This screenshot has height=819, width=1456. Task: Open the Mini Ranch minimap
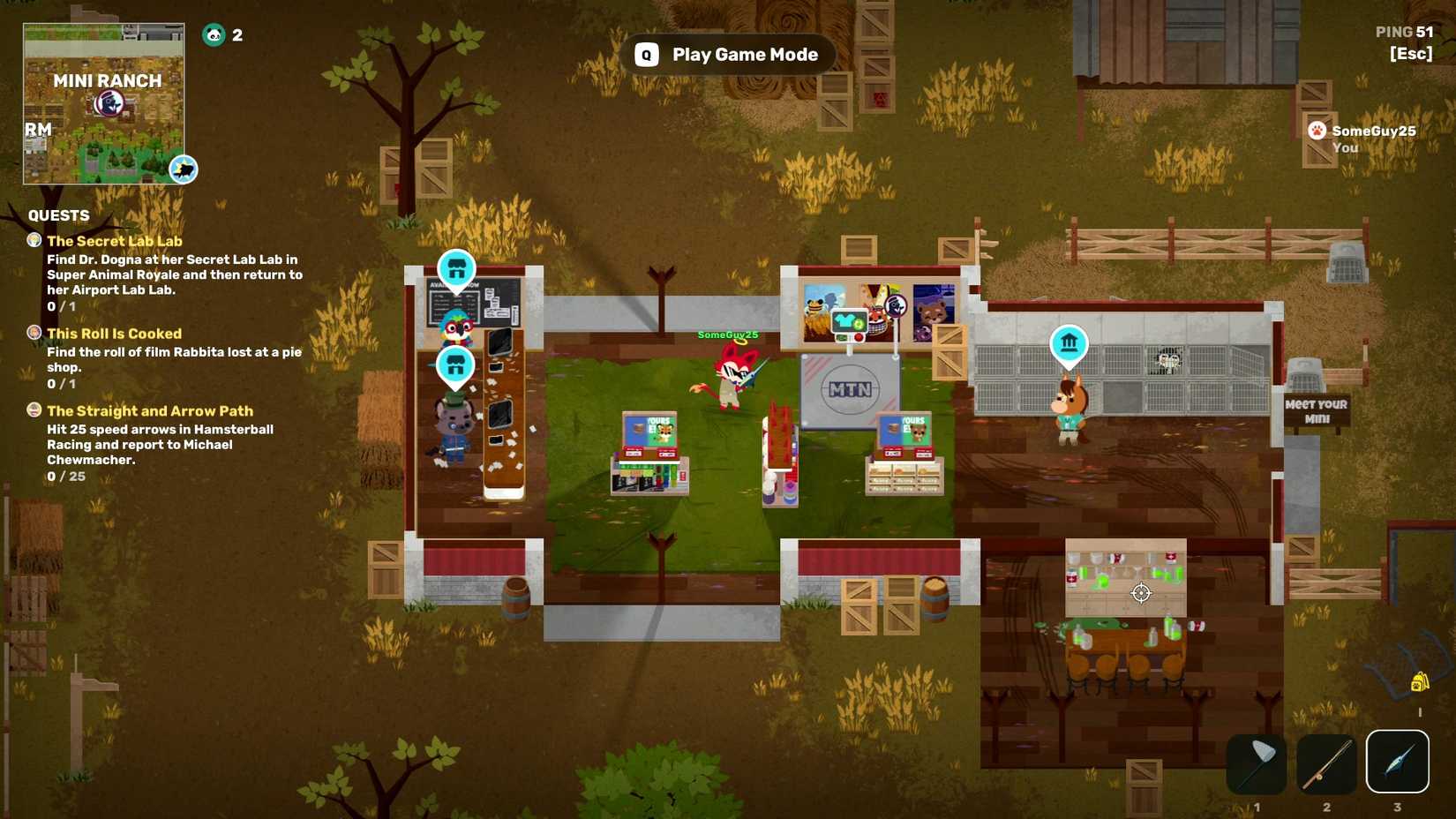click(x=103, y=103)
